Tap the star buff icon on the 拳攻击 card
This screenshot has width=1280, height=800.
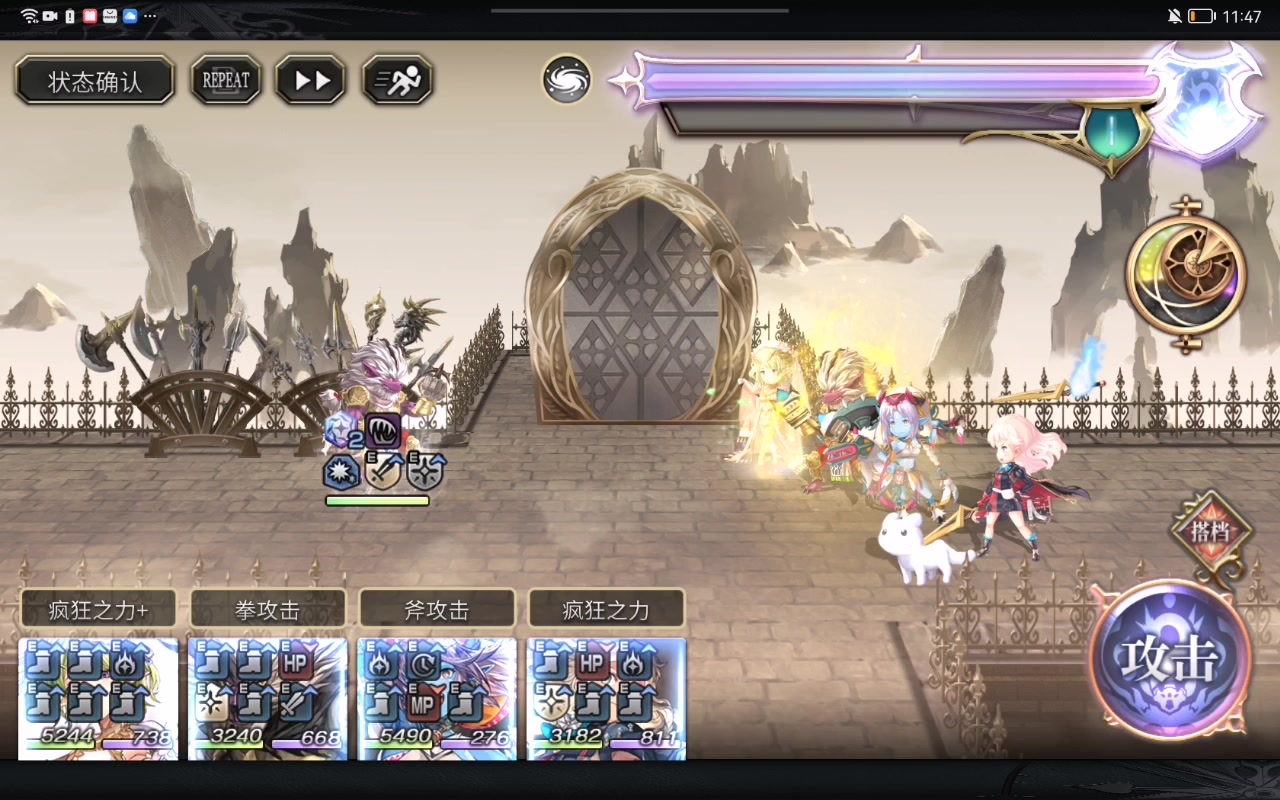[x=211, y=705]
